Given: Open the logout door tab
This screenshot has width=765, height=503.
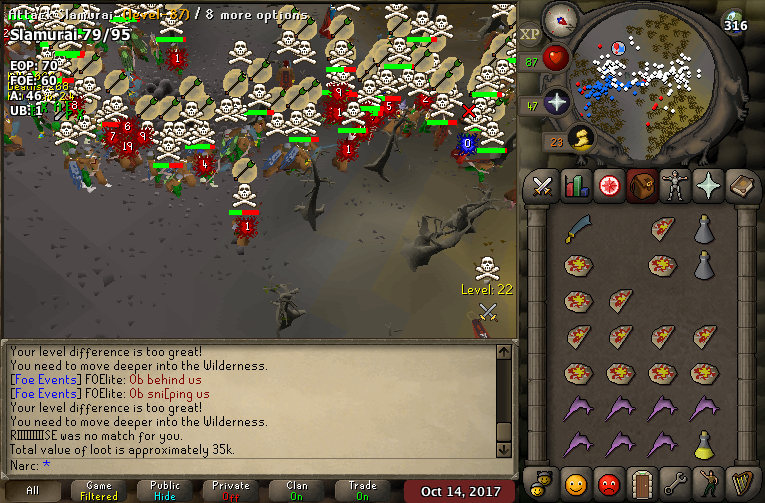Looking at the screenshot, I should pos(642,482).
